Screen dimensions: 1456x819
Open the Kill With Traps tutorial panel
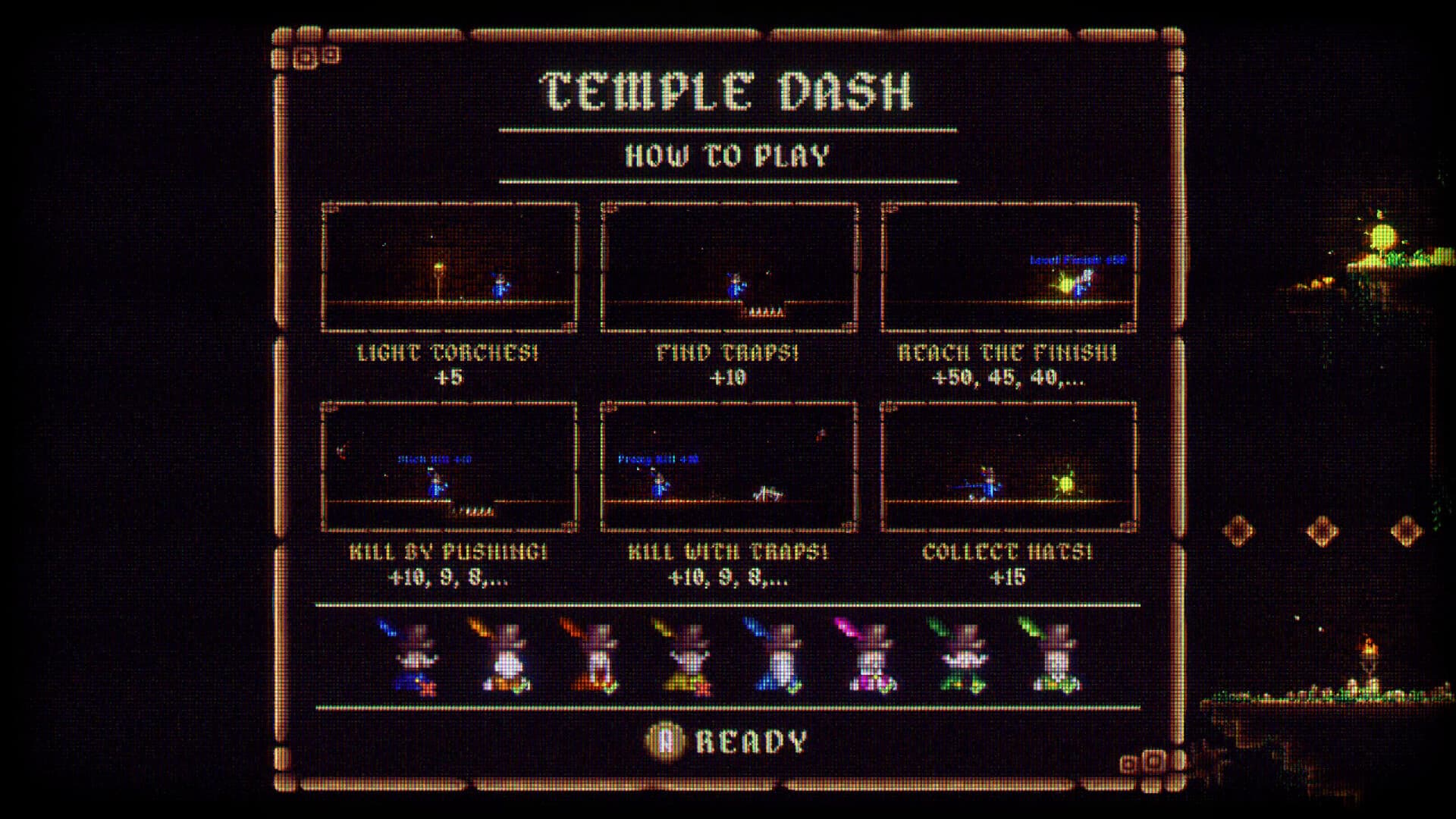pyautogui.click(x=730, y=466)
